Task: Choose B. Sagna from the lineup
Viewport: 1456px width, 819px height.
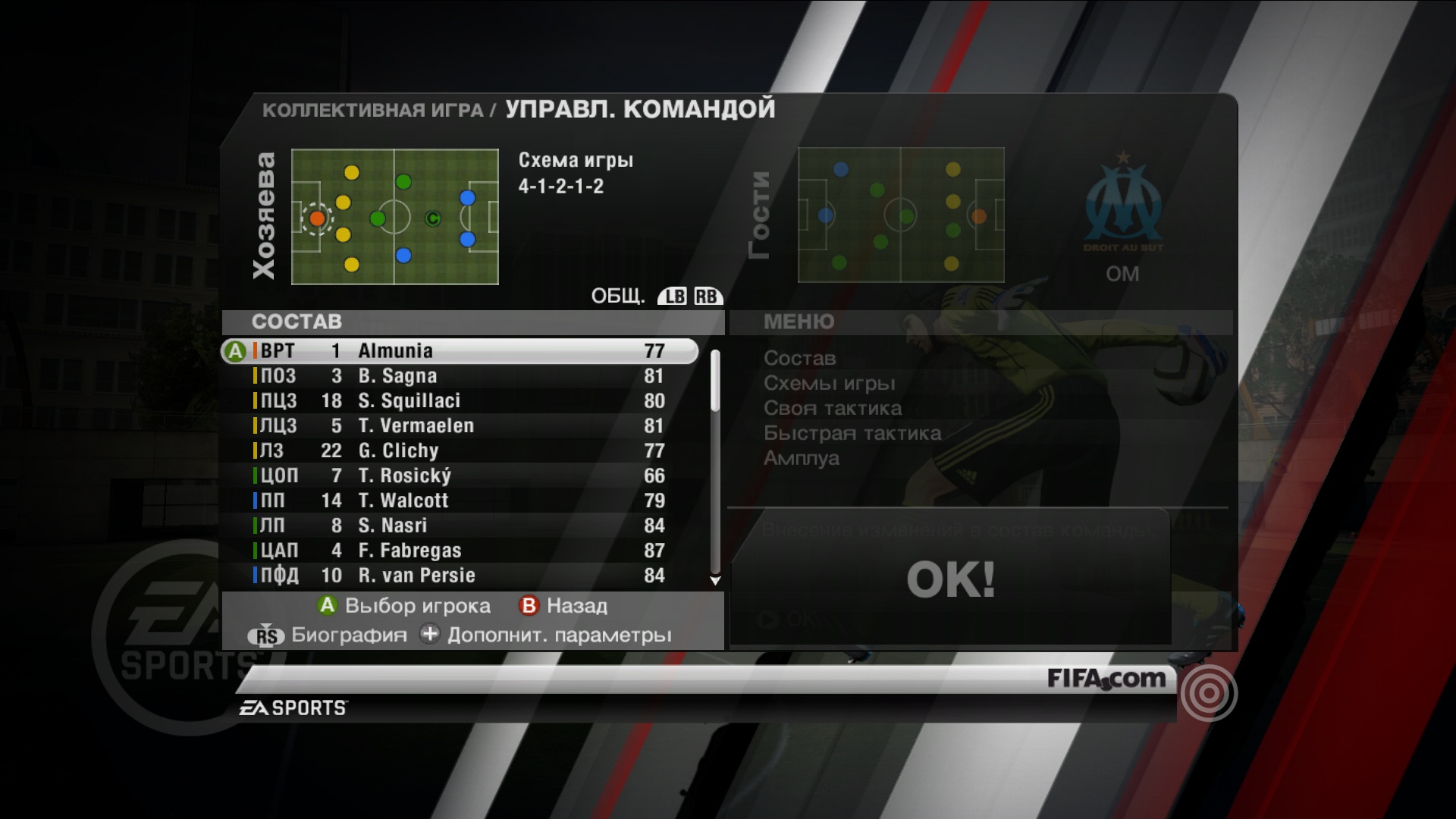Action: coord(459,376)
